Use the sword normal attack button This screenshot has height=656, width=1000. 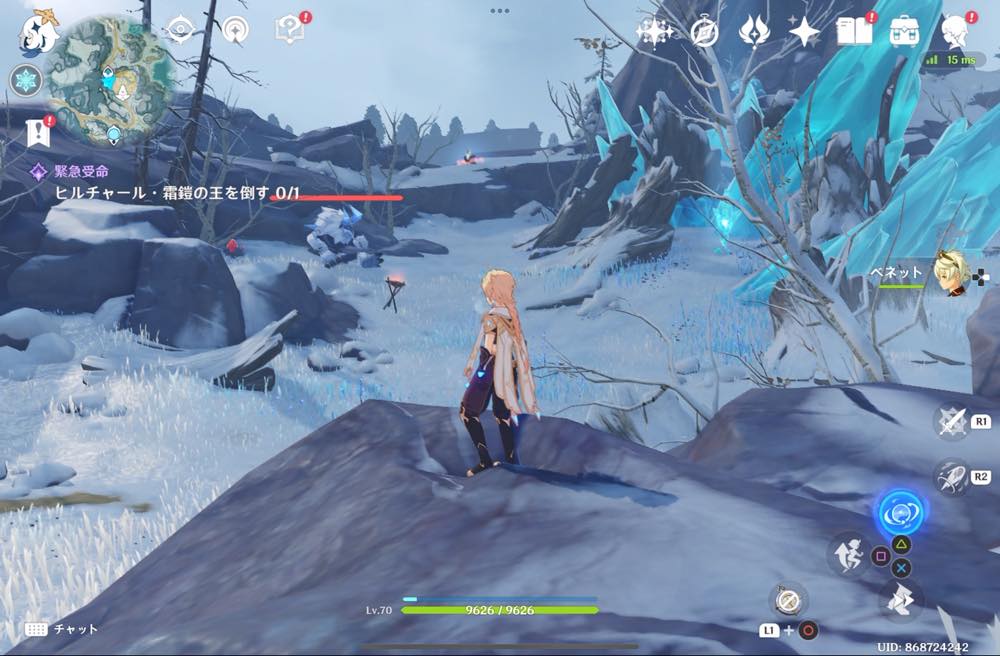click(951, 422)
